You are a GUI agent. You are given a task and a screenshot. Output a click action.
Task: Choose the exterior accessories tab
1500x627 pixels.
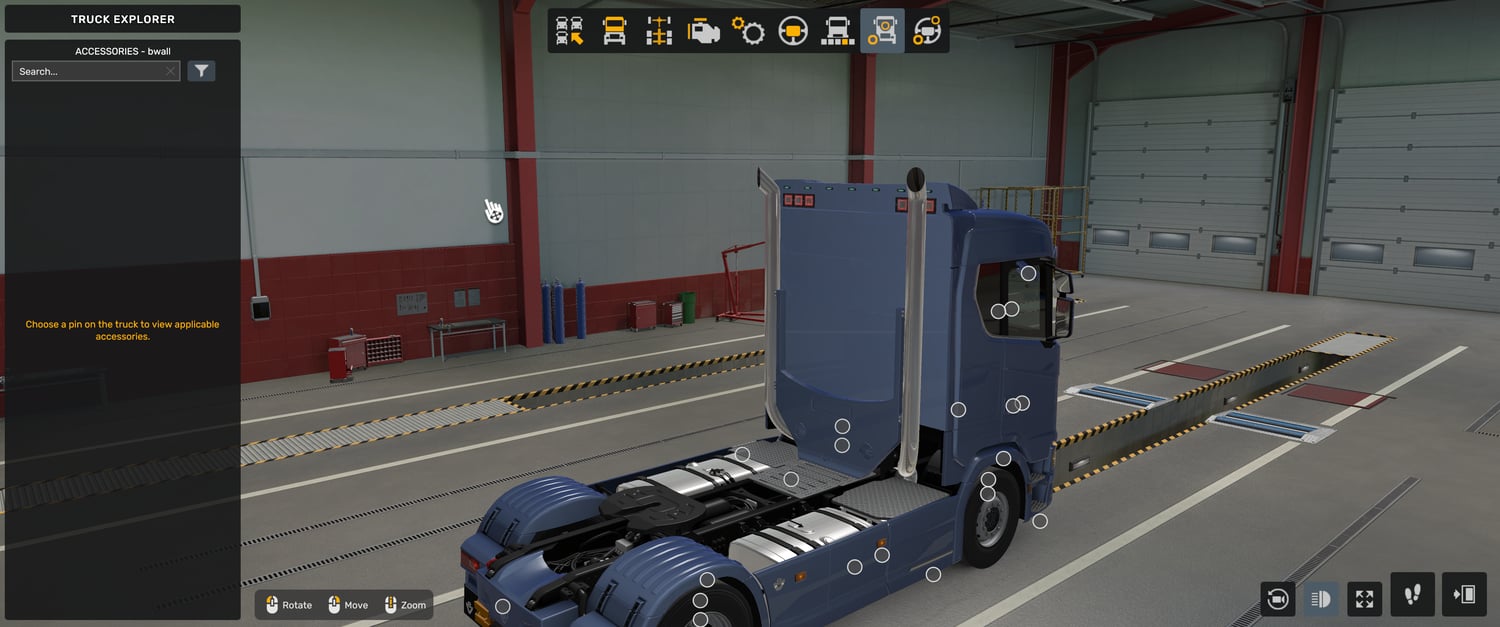(x=882, y=31)
